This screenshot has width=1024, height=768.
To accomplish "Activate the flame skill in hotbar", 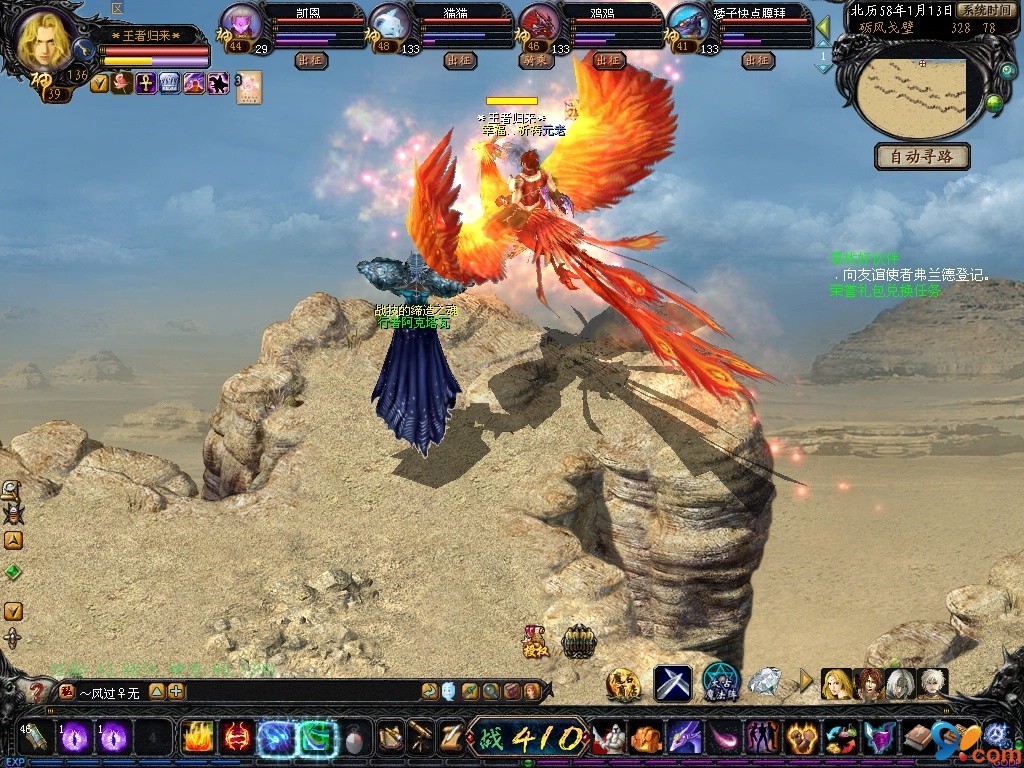I will [197, 738].
